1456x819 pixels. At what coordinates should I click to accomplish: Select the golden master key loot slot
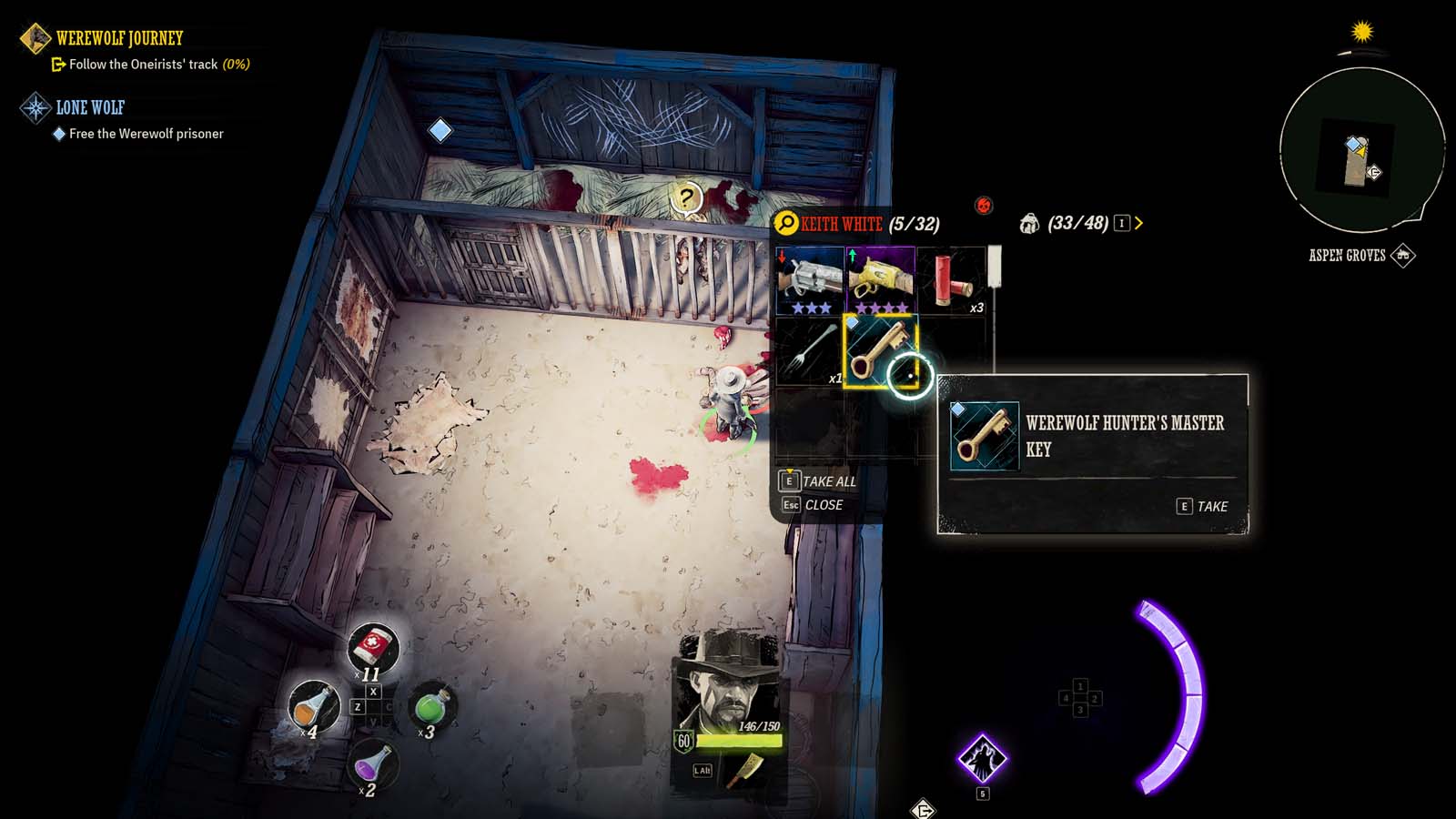(x=880, y=351)
